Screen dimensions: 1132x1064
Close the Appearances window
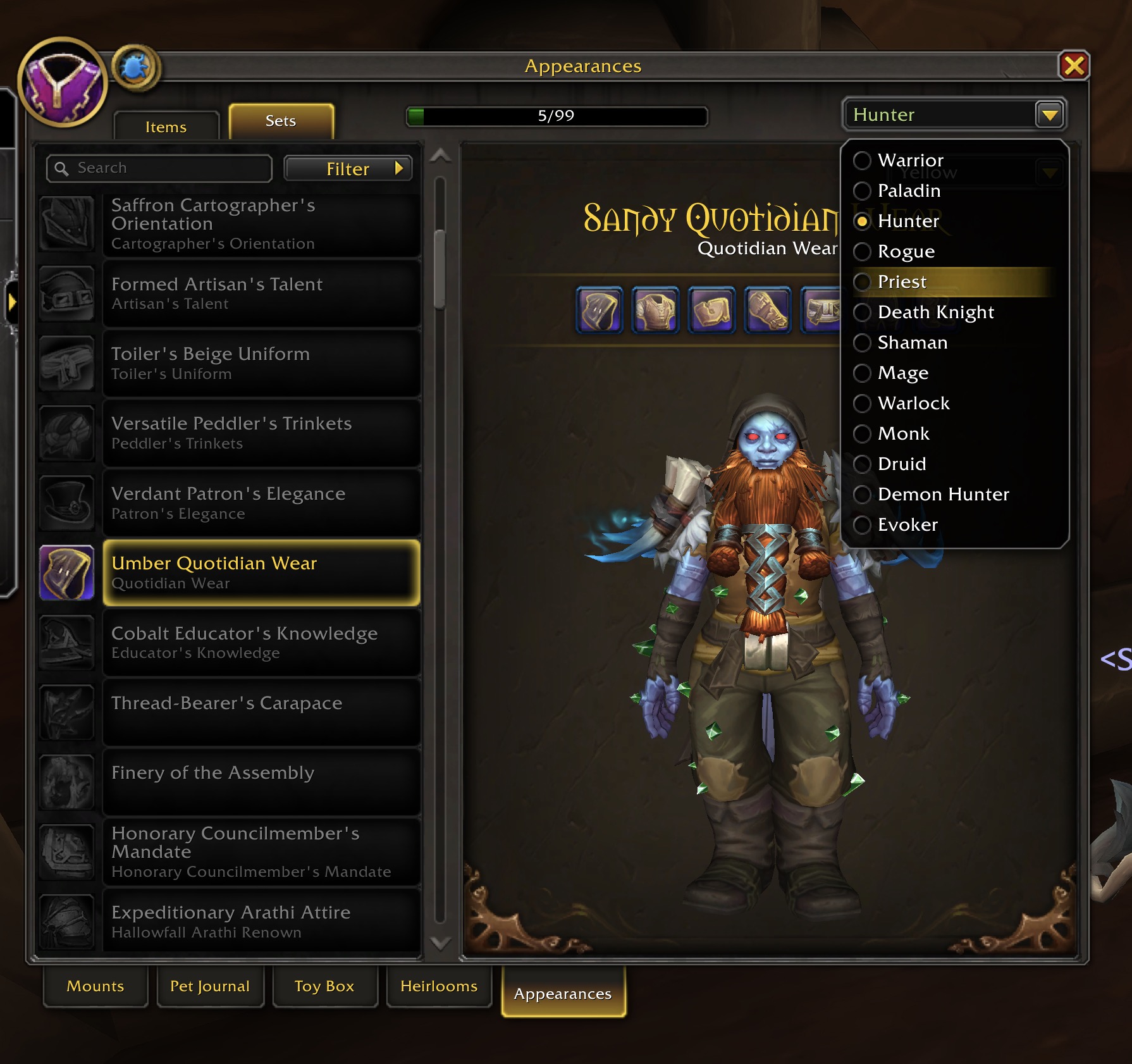[x=1074, y=66]
